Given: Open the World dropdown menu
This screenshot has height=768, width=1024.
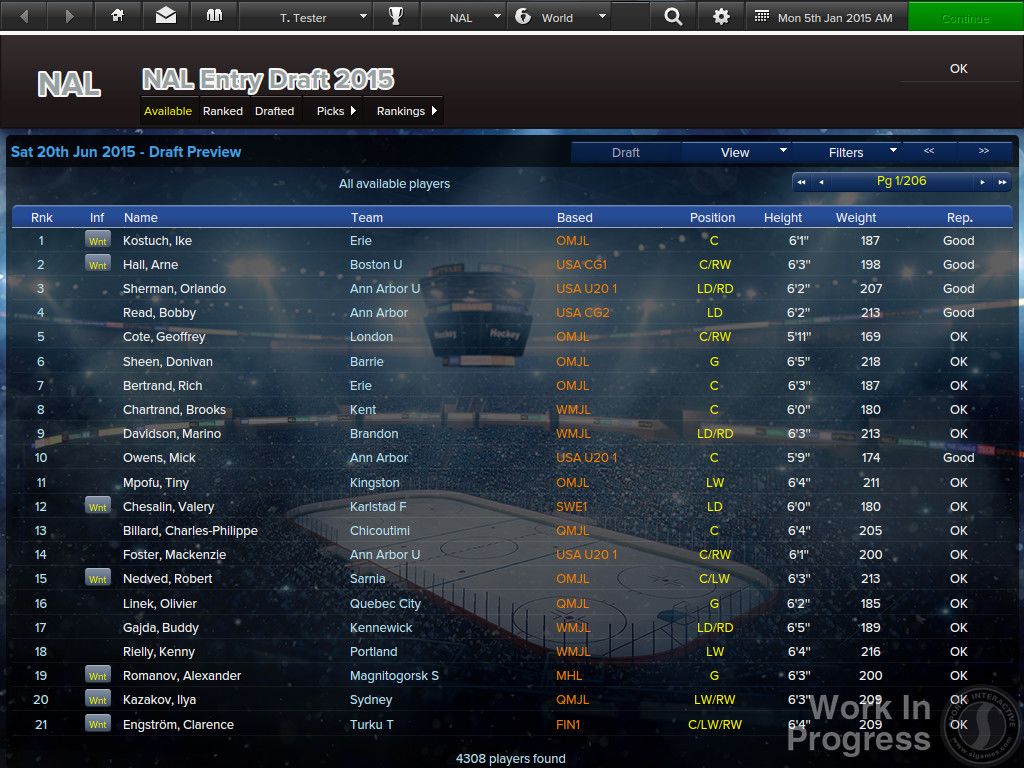Looking at the screenshot, I should 558,17.
